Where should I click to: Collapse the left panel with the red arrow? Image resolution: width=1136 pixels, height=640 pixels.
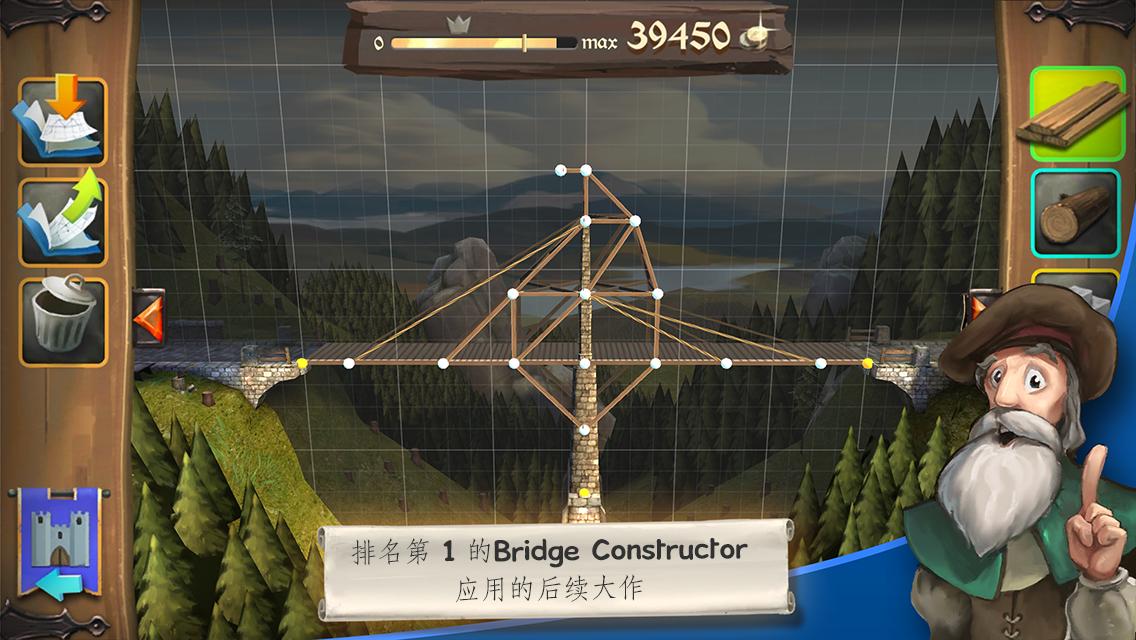pos(148,318)
